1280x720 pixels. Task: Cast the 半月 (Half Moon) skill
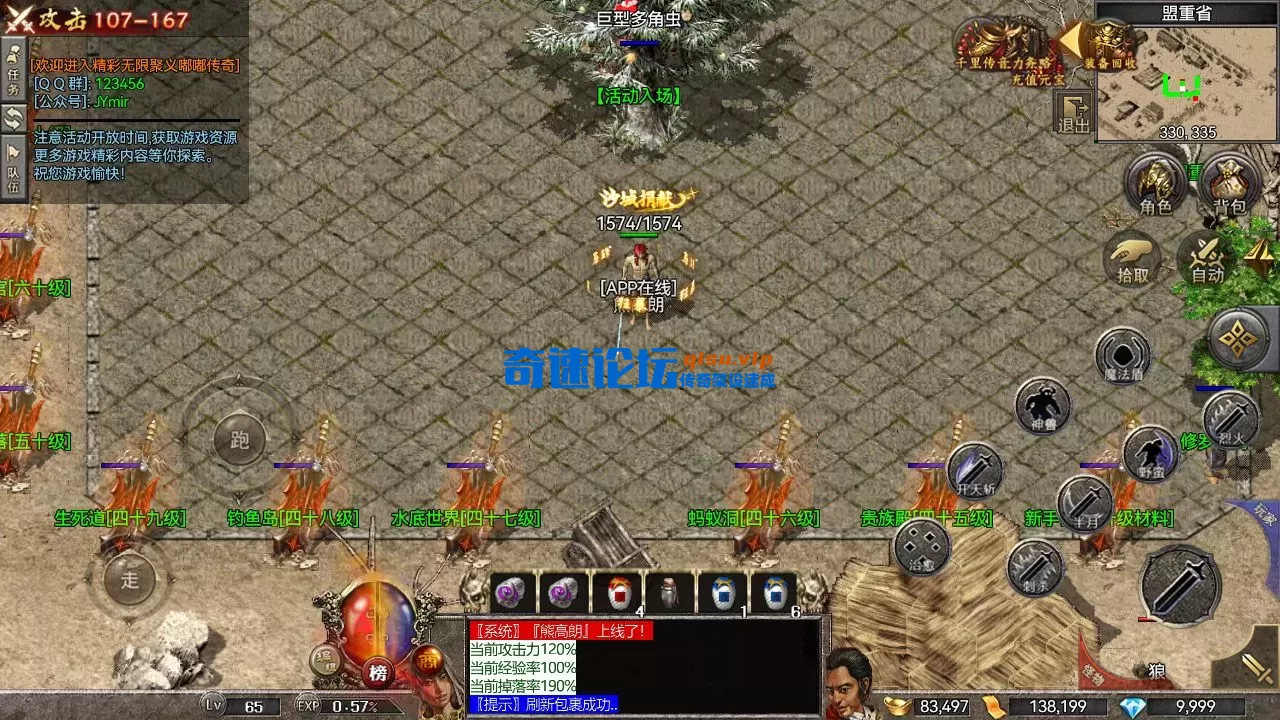1083,503
